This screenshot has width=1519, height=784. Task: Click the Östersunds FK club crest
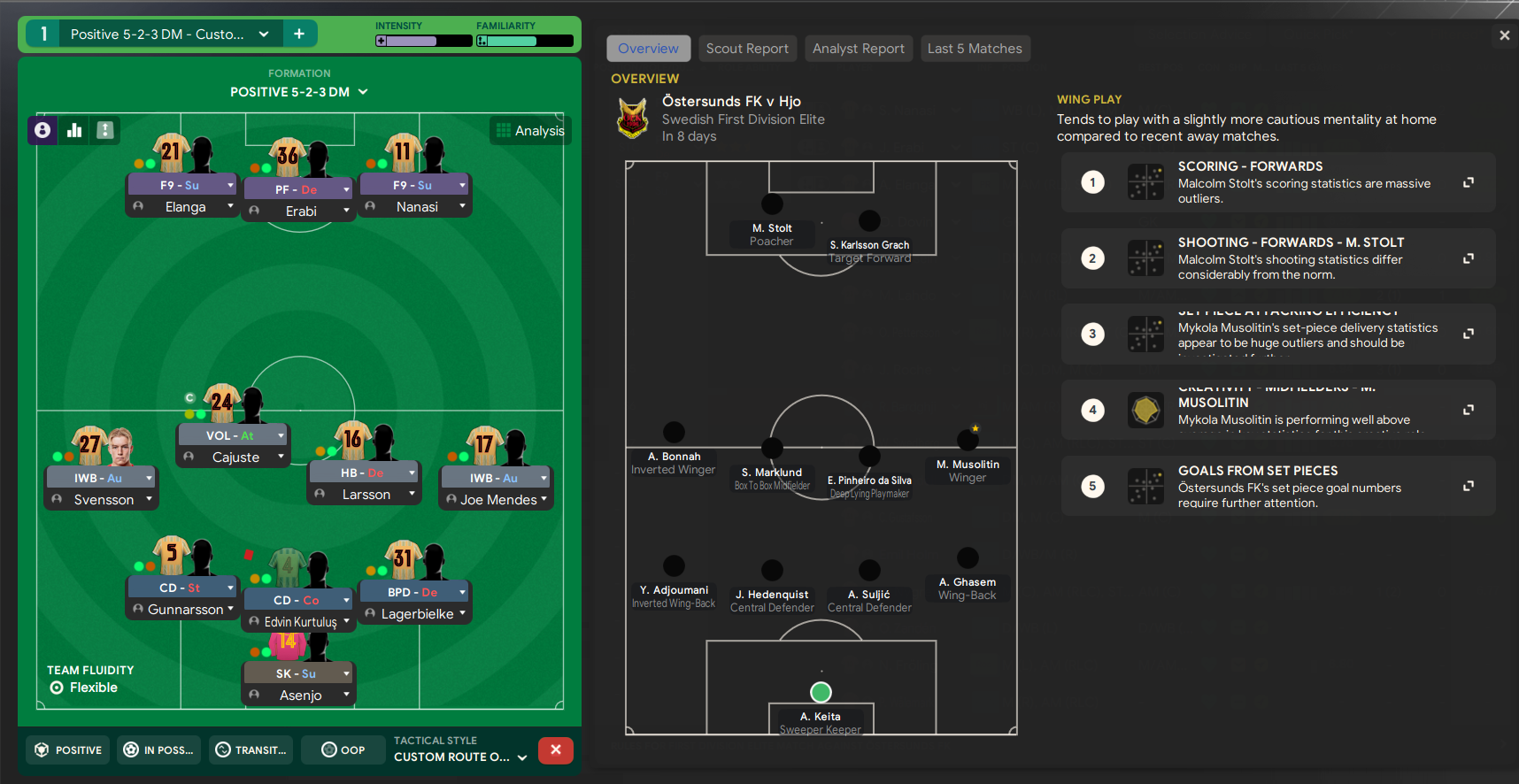(x=633, y=116)
